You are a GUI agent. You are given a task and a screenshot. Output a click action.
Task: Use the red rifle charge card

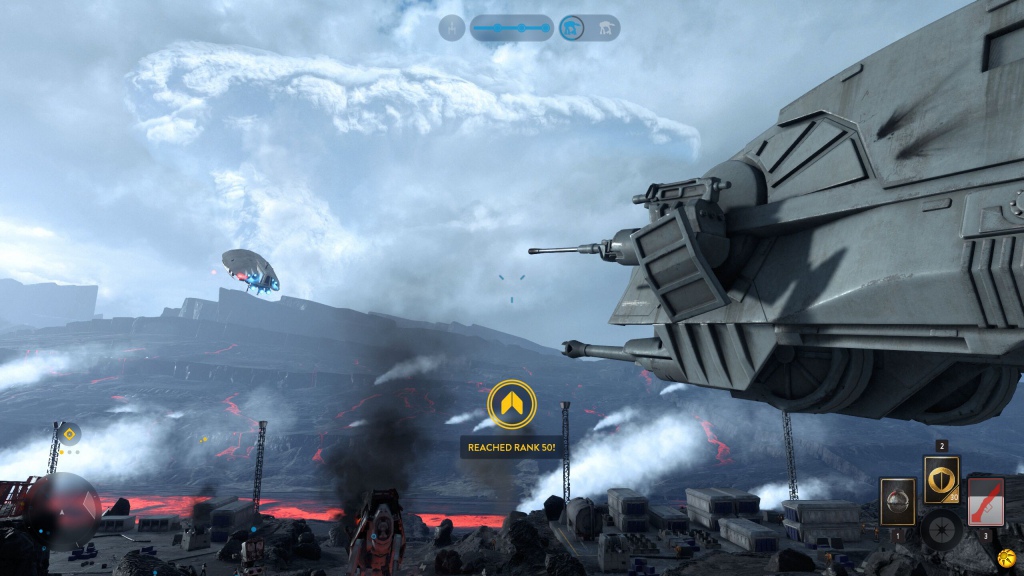[x=985, y=500]
